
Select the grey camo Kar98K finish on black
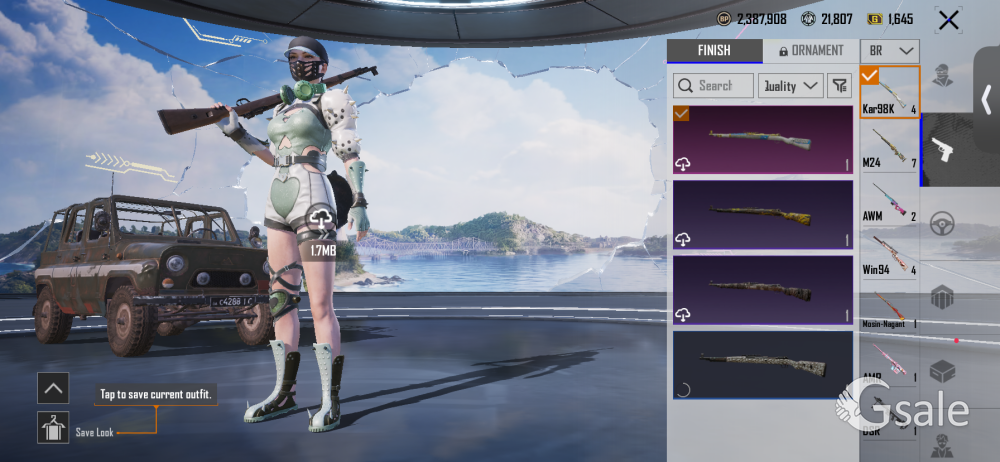[763, 363]
